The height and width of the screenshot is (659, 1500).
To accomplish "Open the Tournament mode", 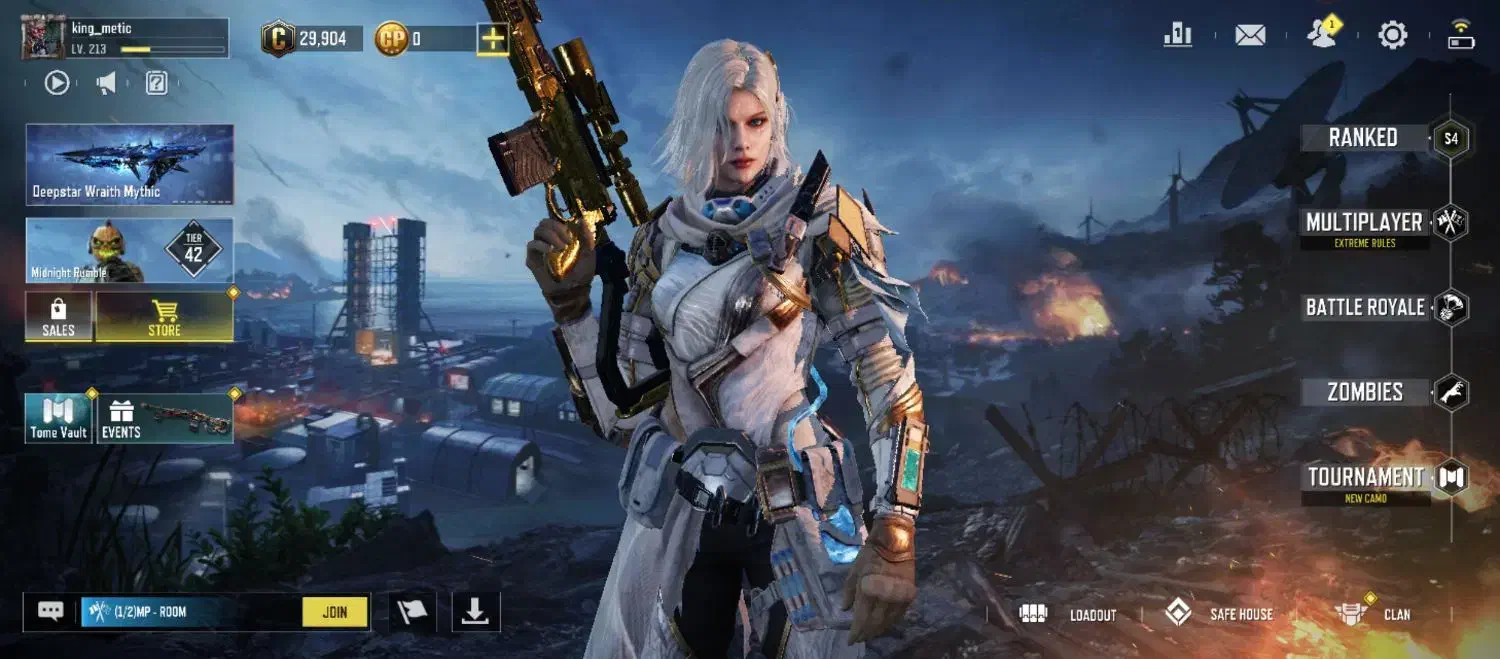I will tap(1366, 477).
